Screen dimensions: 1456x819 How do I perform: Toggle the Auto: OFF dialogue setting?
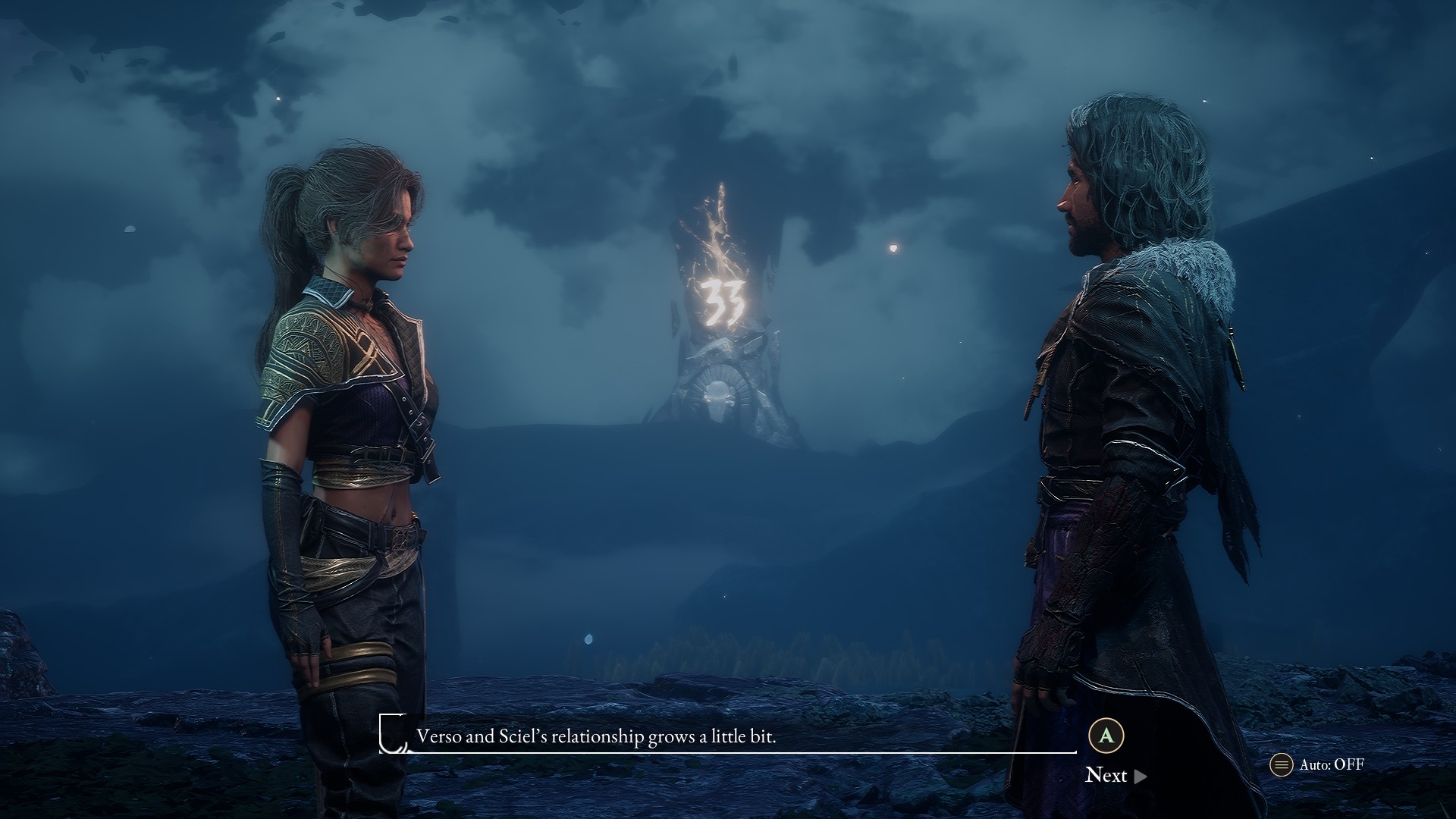click(1318, 764)
